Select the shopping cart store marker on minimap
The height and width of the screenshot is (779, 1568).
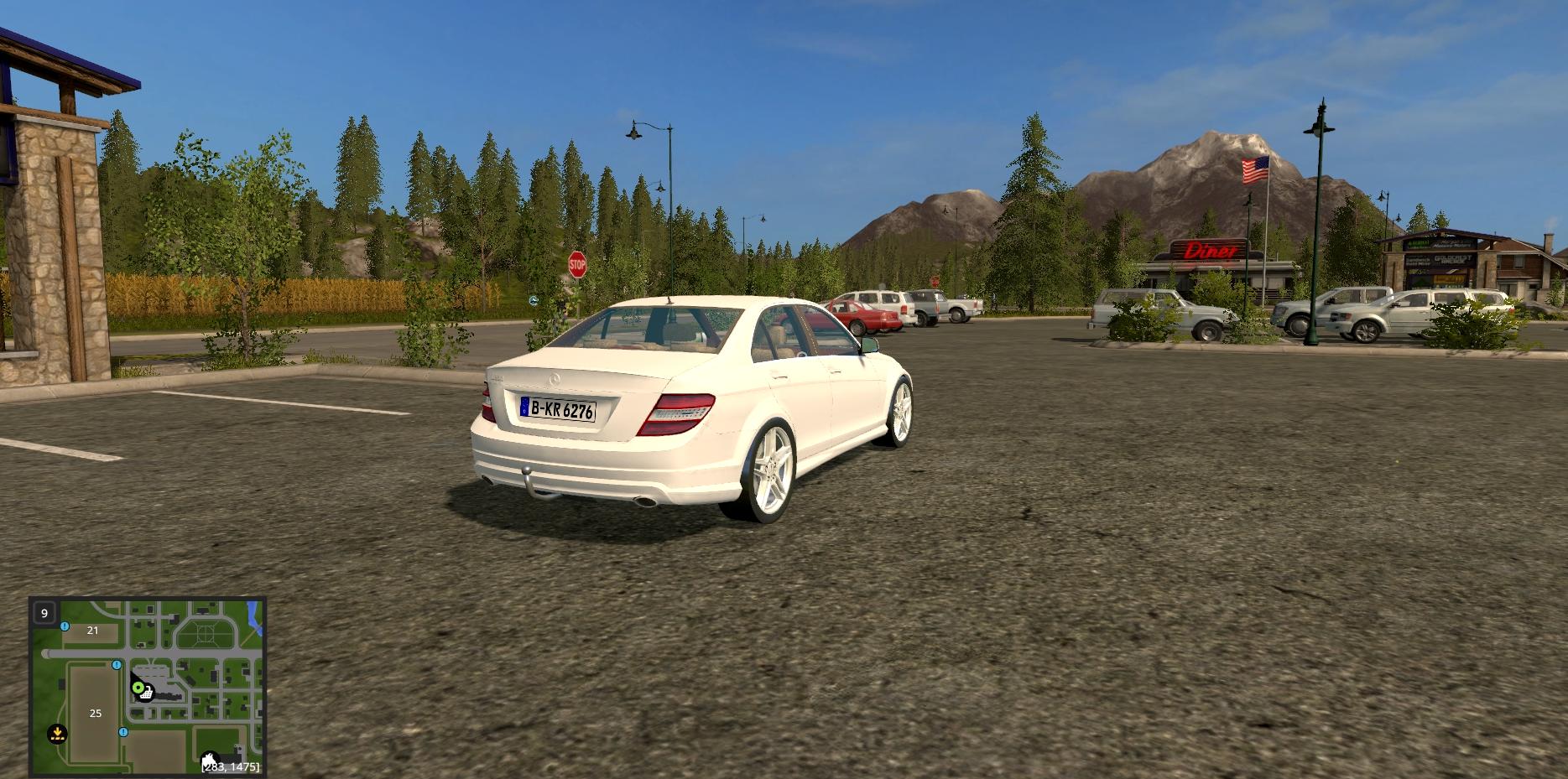coord(147,693)
